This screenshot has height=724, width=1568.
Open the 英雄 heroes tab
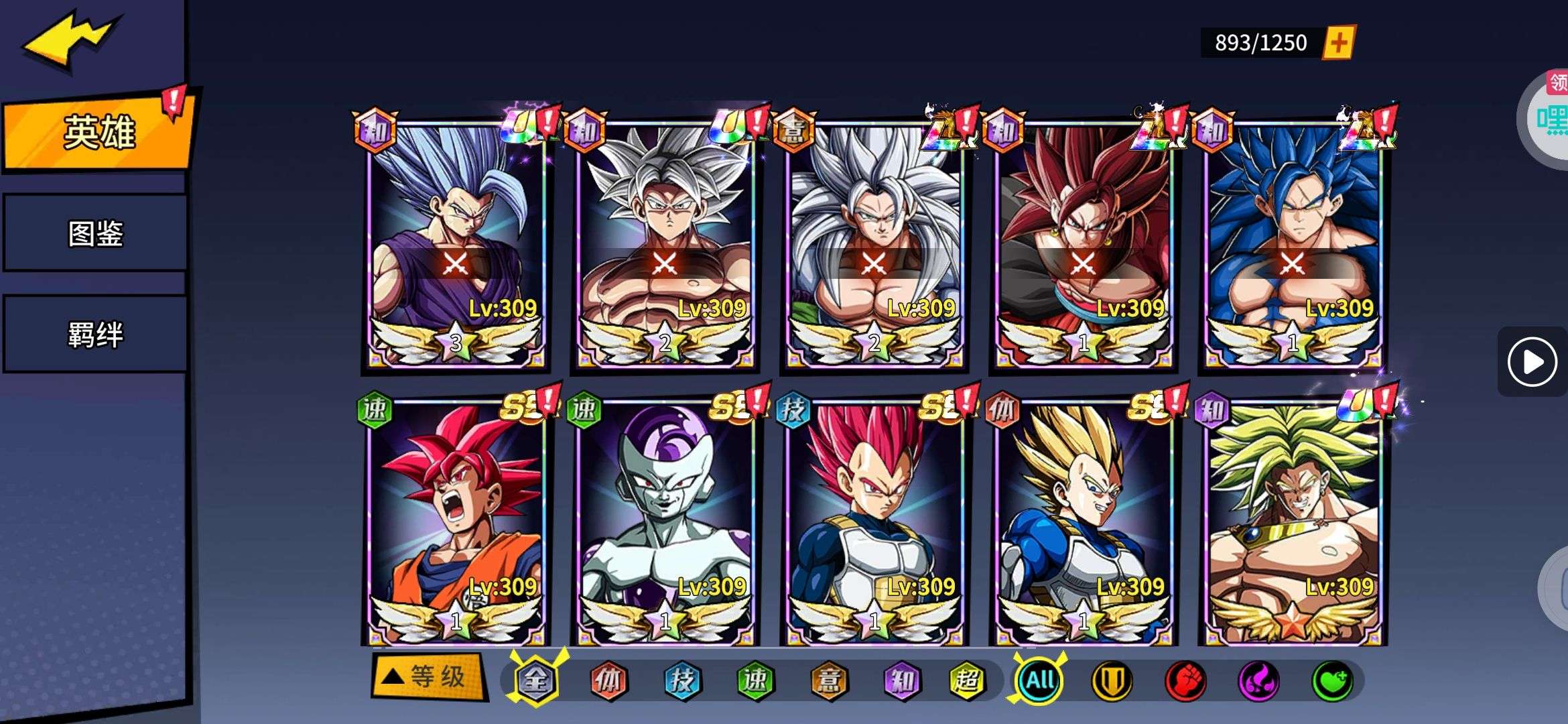98,132
